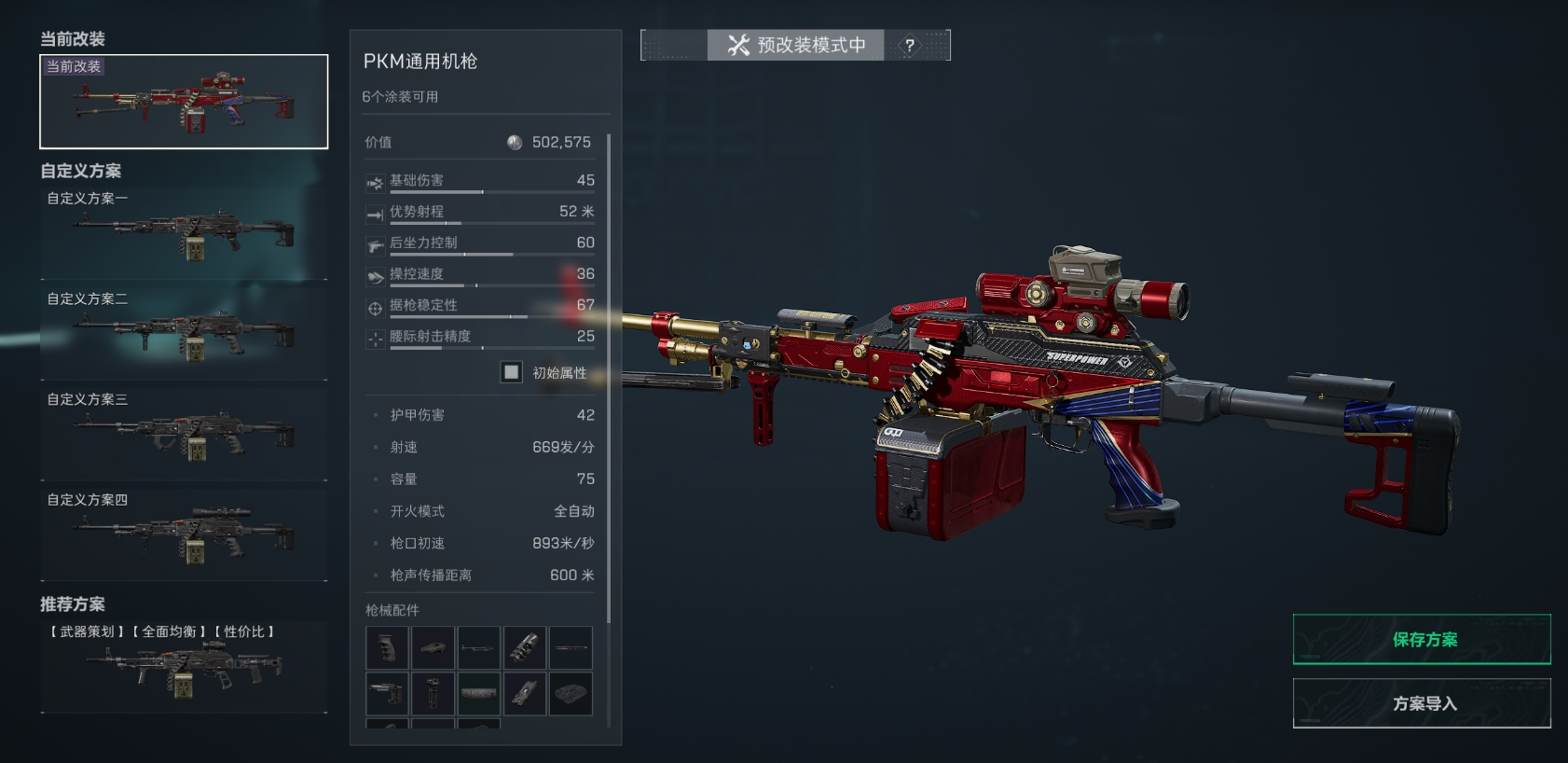The image size is (1568, 763).
Task: Click the stats panel scrollbar
Action: (x=609, y=373)
